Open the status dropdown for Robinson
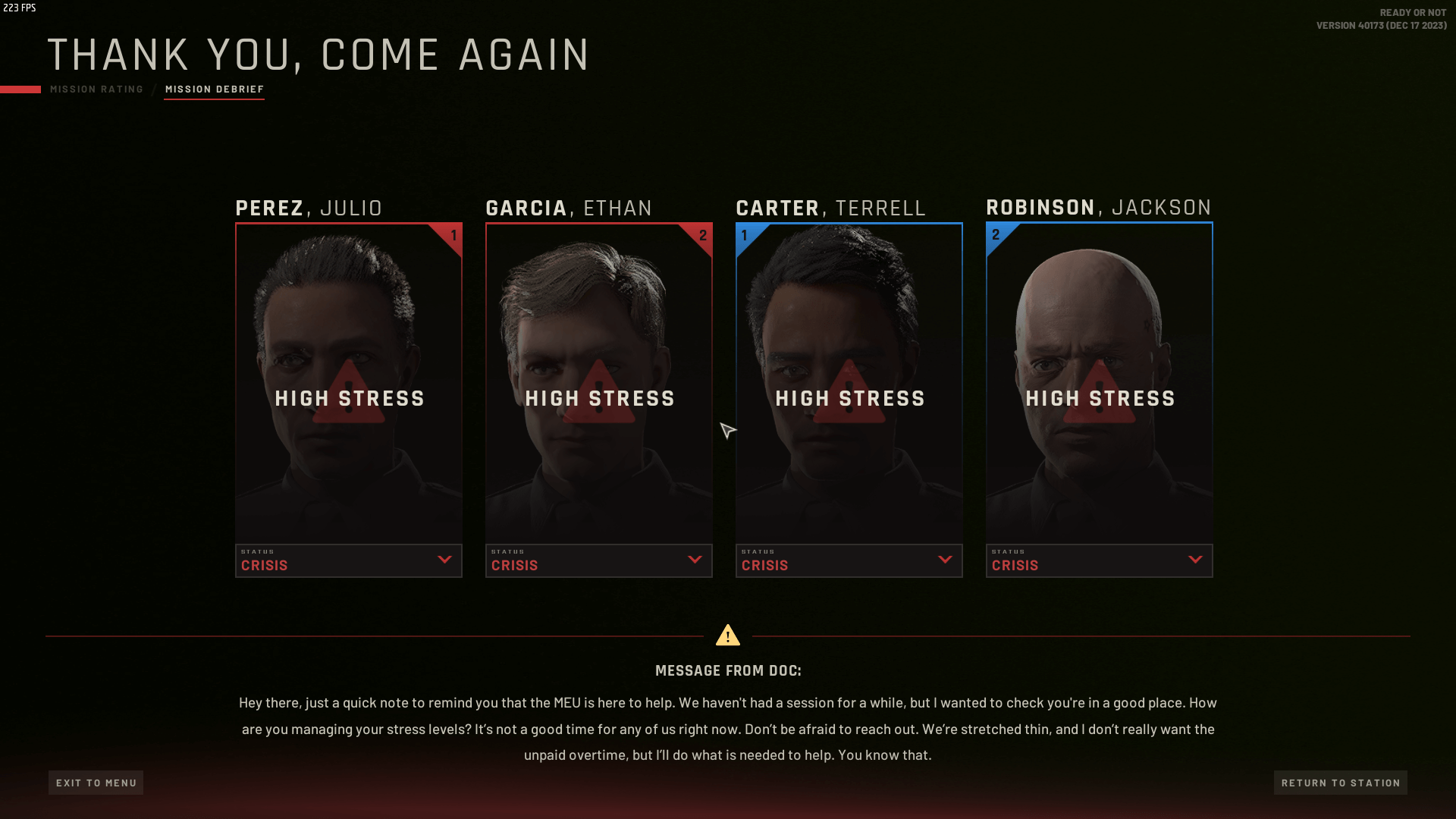Screen dimensions: 1456x819 [1100, 560]
